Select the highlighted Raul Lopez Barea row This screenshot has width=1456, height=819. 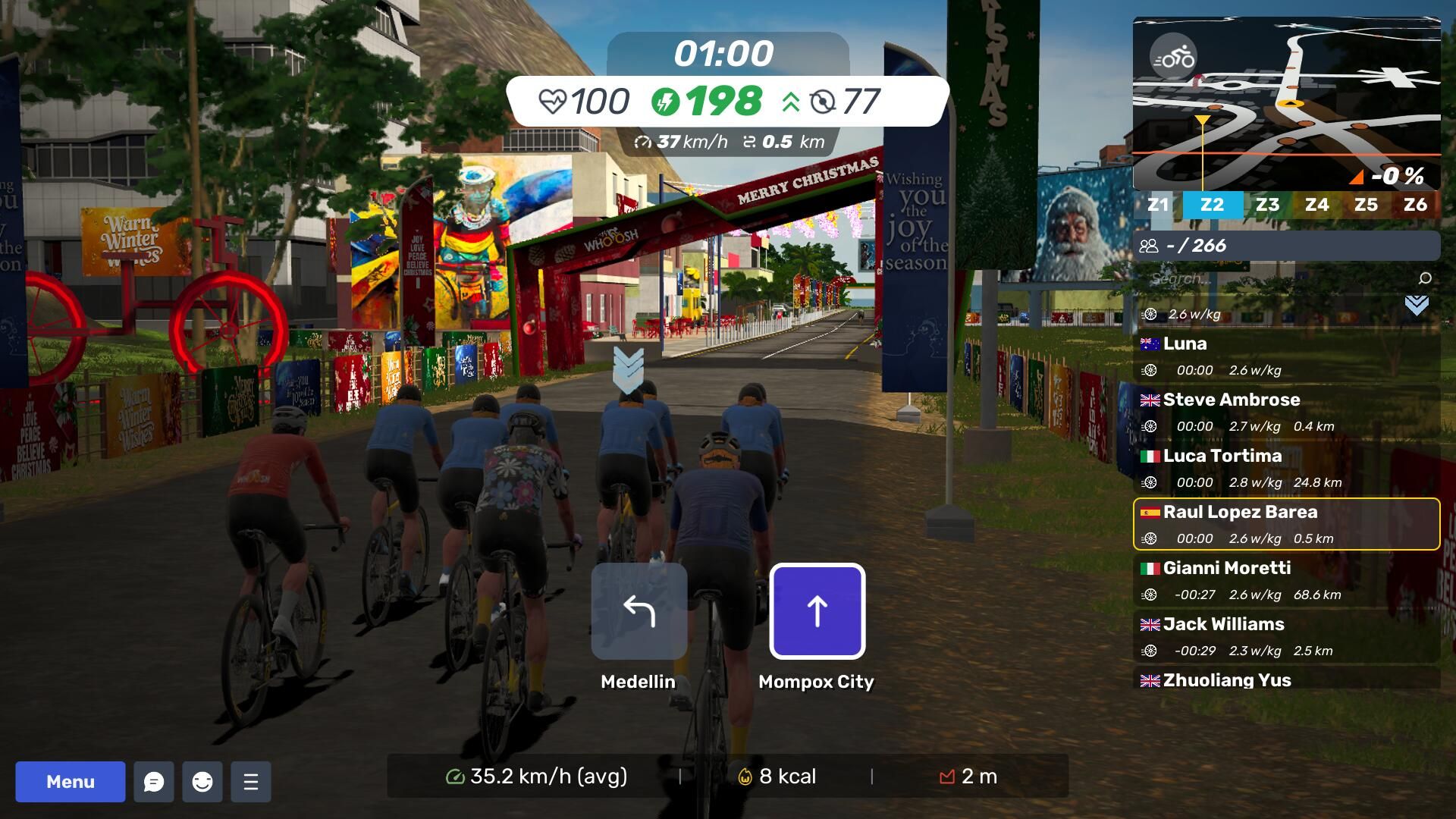click(x=1286, y=524)
